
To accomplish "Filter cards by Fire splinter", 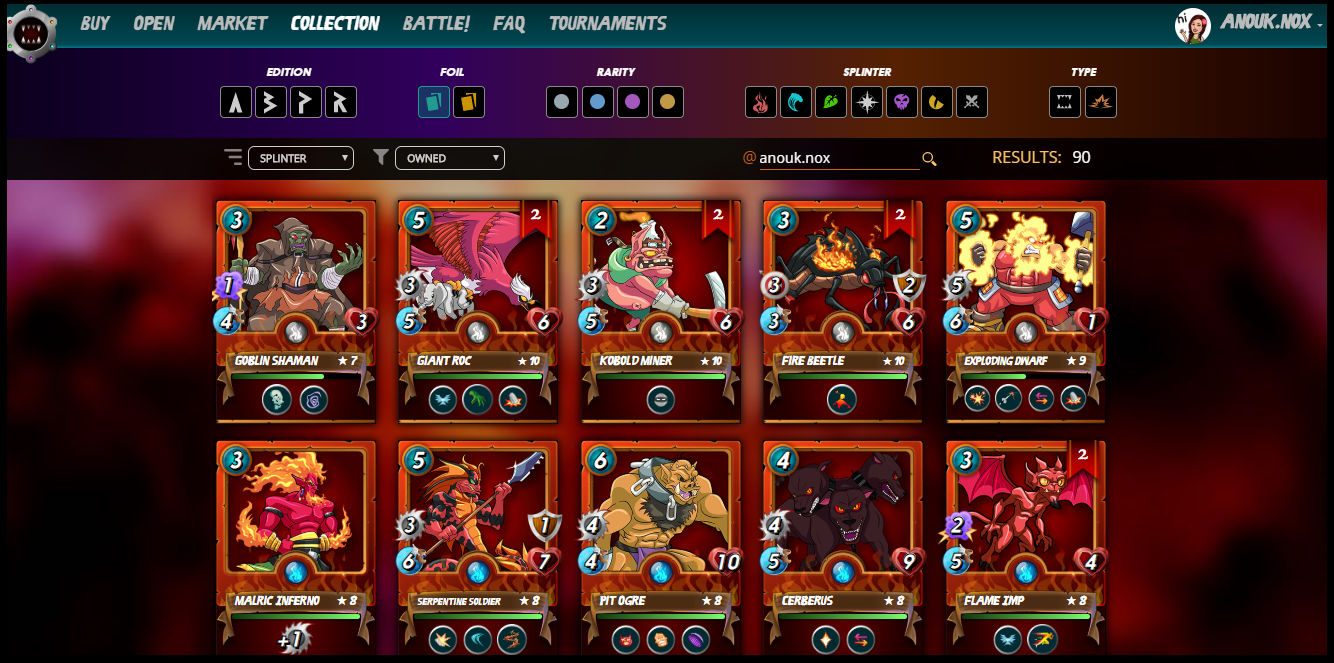I will (x=761, y=102).
